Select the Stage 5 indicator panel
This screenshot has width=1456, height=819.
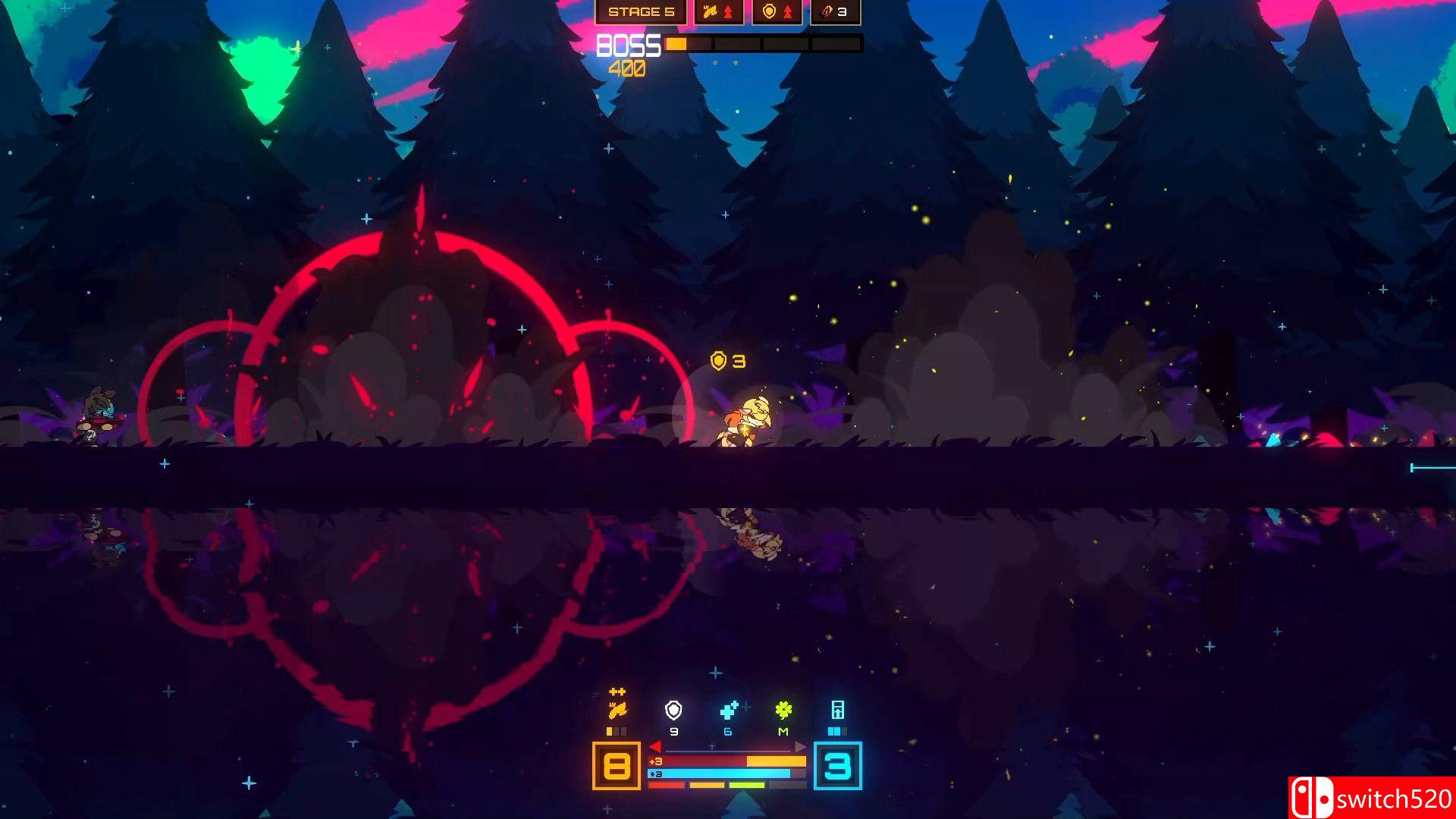(x=641, y=12)
